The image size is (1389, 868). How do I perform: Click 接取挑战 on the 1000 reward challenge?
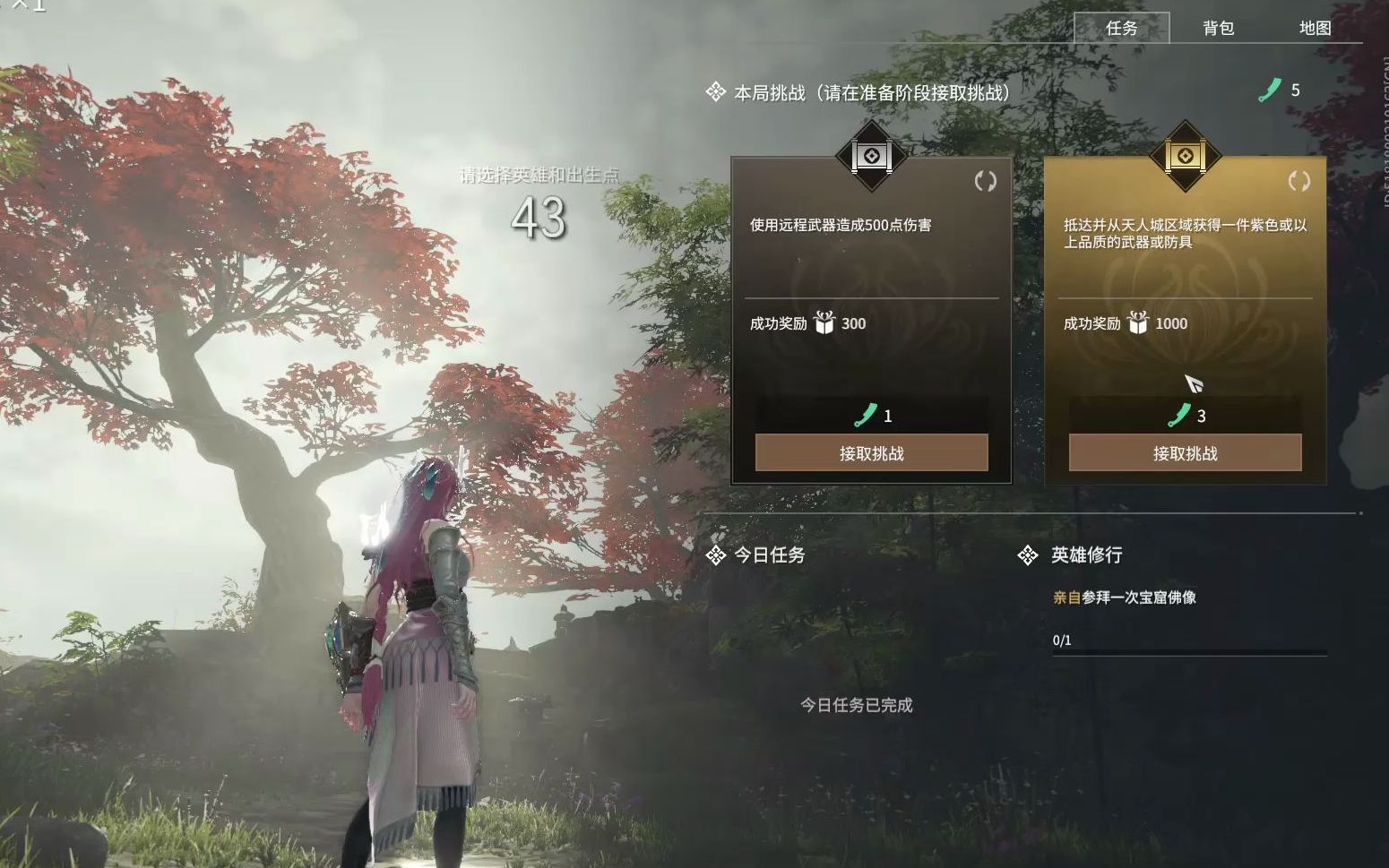[x=1186, y=453]
